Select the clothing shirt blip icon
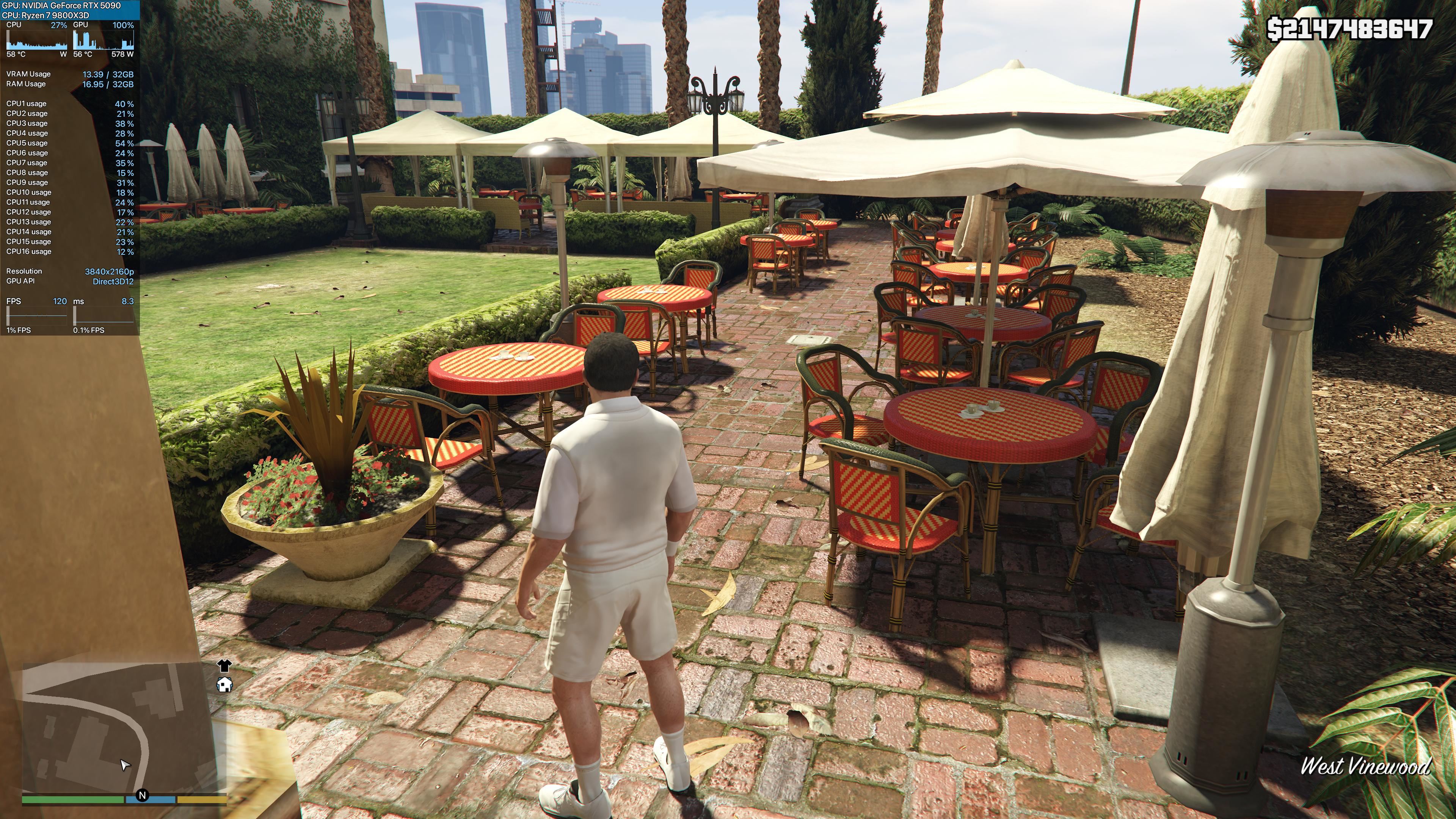 coord(224,665)
